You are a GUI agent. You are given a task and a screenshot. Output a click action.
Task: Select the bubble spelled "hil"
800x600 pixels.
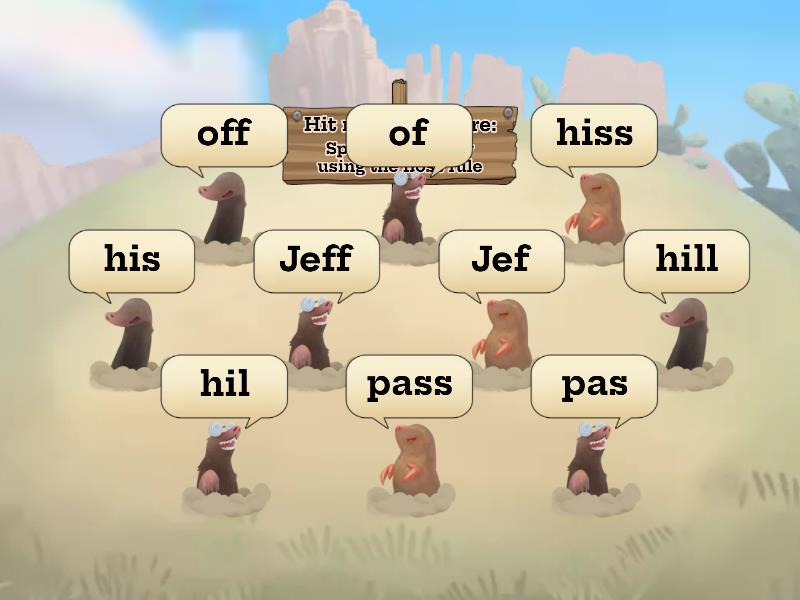(224, 385)
